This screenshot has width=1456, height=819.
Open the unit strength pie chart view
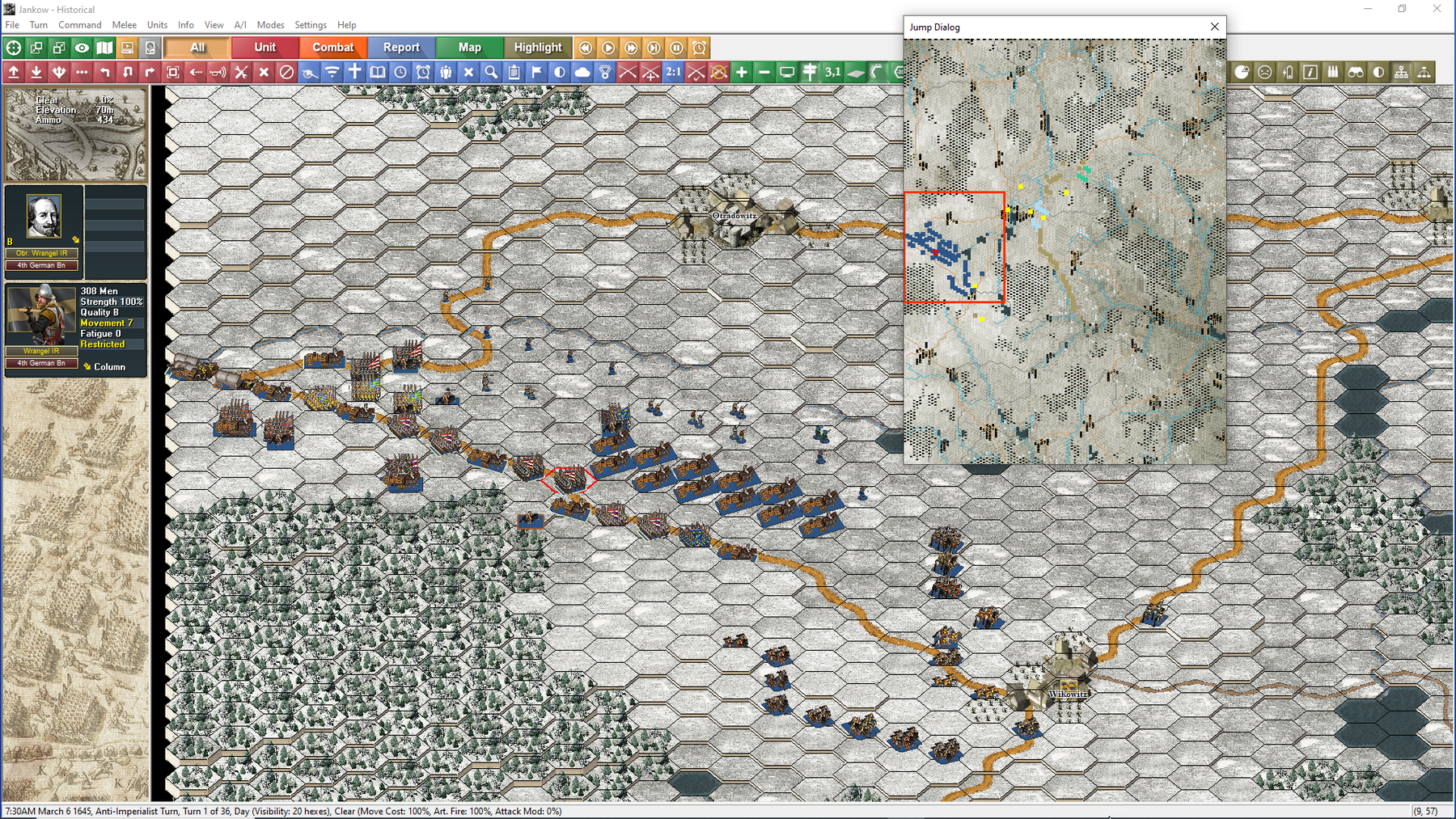point(1243,72)
